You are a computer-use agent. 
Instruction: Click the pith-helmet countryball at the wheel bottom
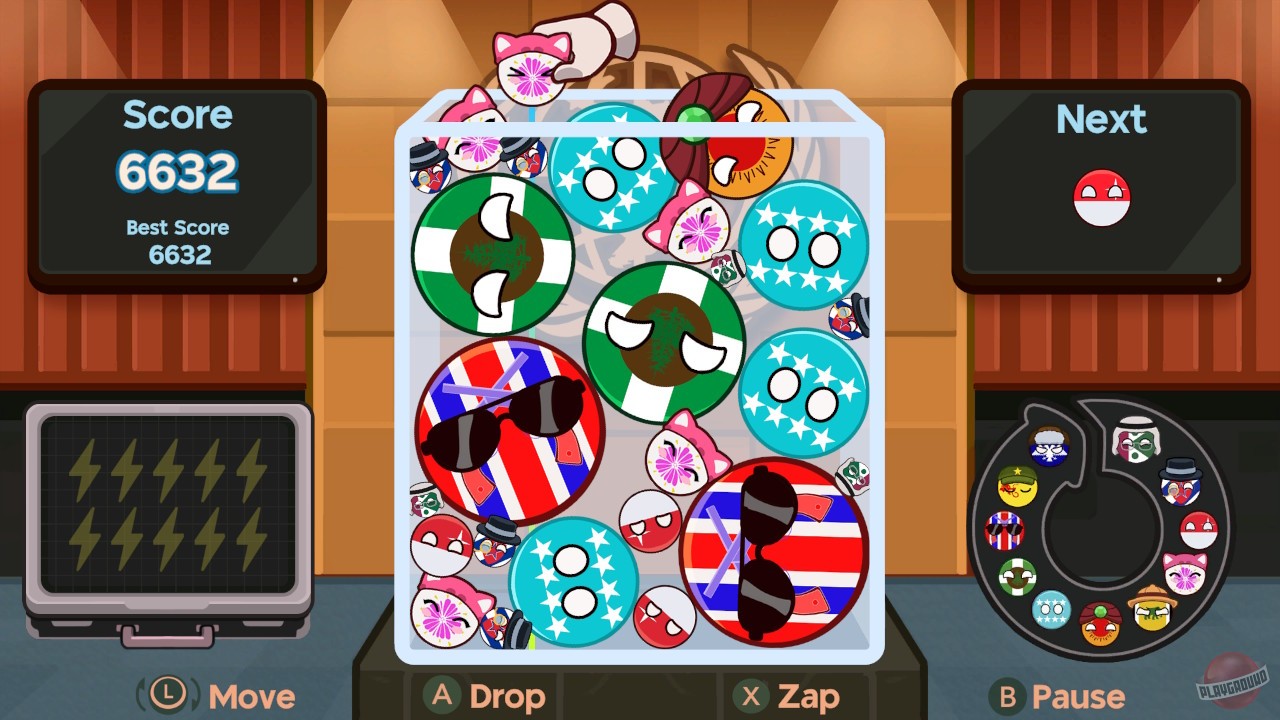[x=1152, y=612]
